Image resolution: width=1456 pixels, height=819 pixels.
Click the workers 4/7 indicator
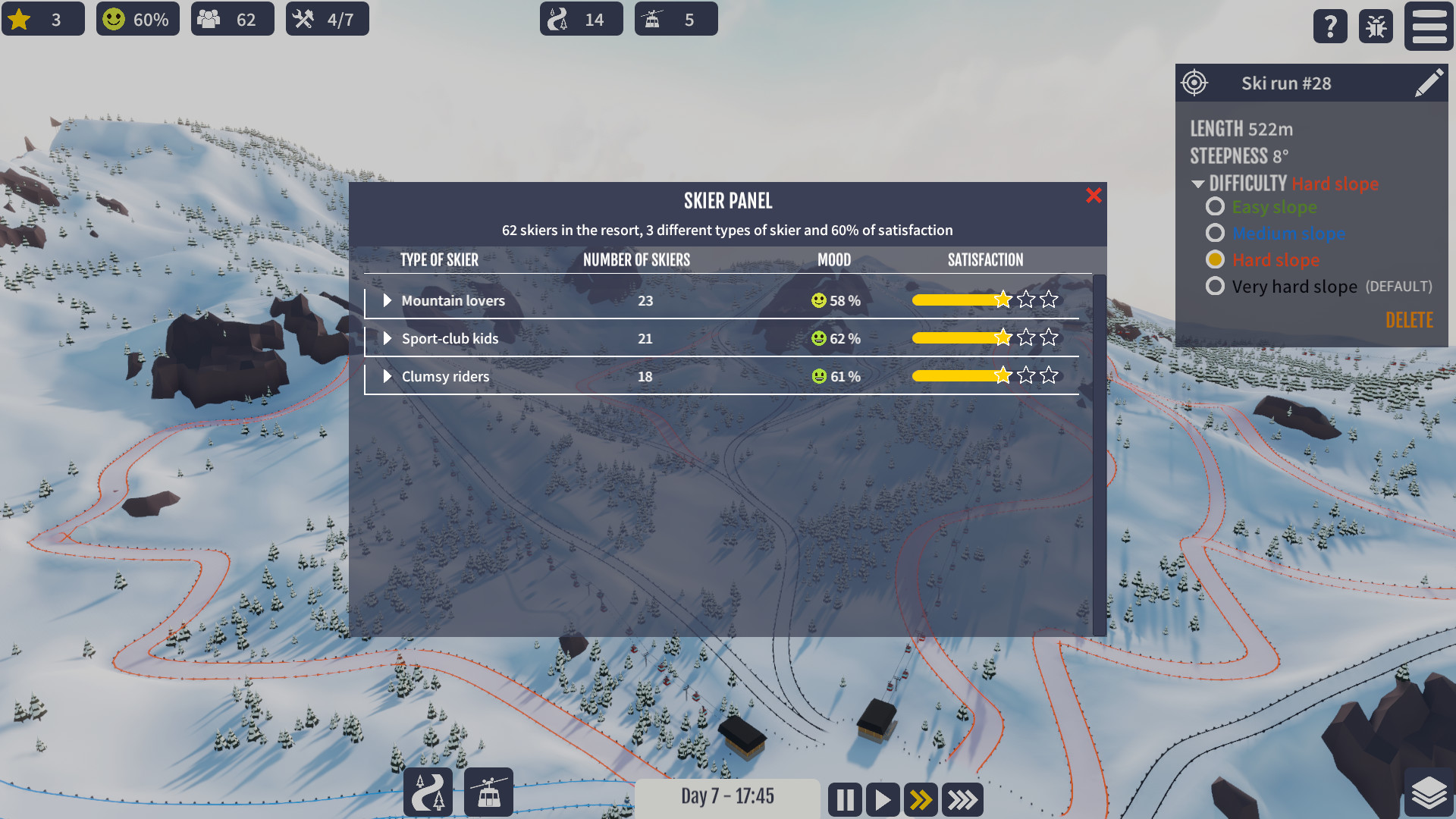coord(327,19)
